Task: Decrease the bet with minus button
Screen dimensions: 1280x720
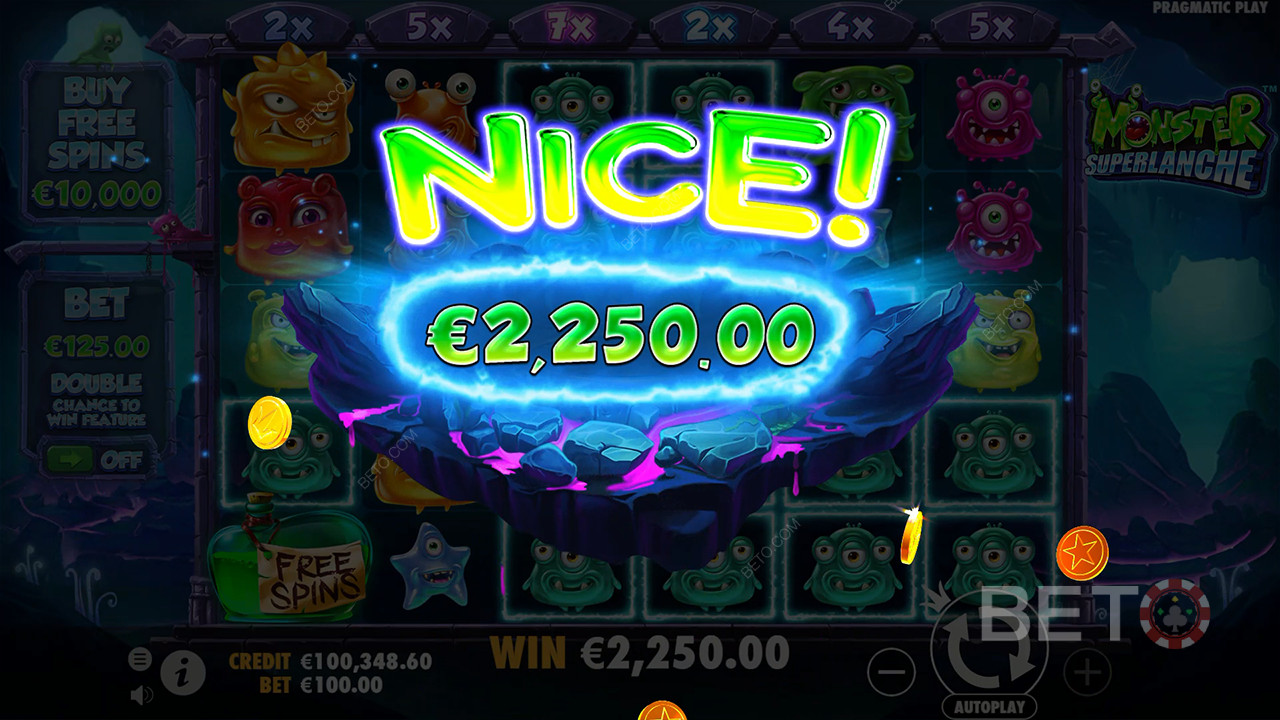Action: 891,672
